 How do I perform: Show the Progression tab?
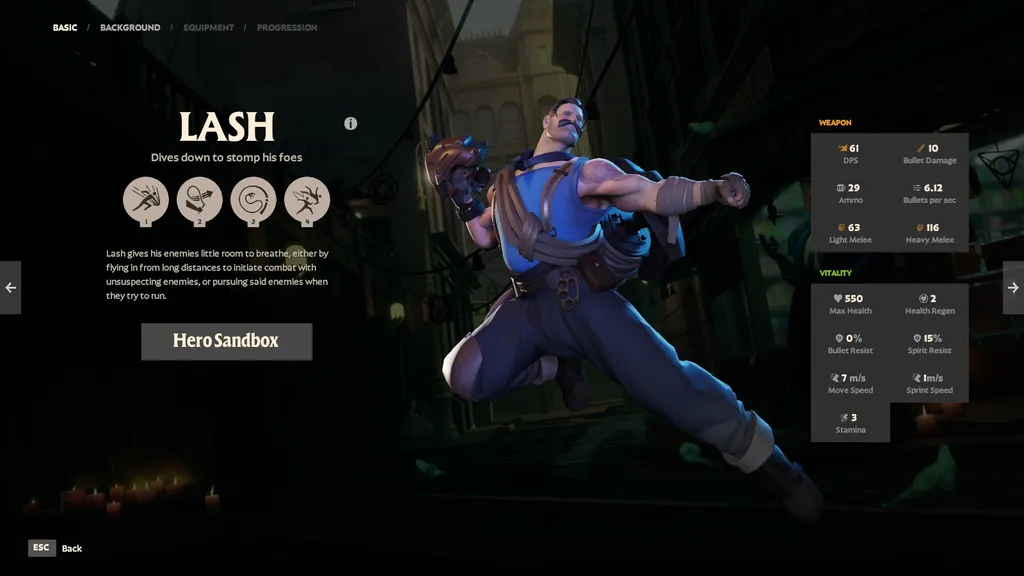tap(287, 28)
